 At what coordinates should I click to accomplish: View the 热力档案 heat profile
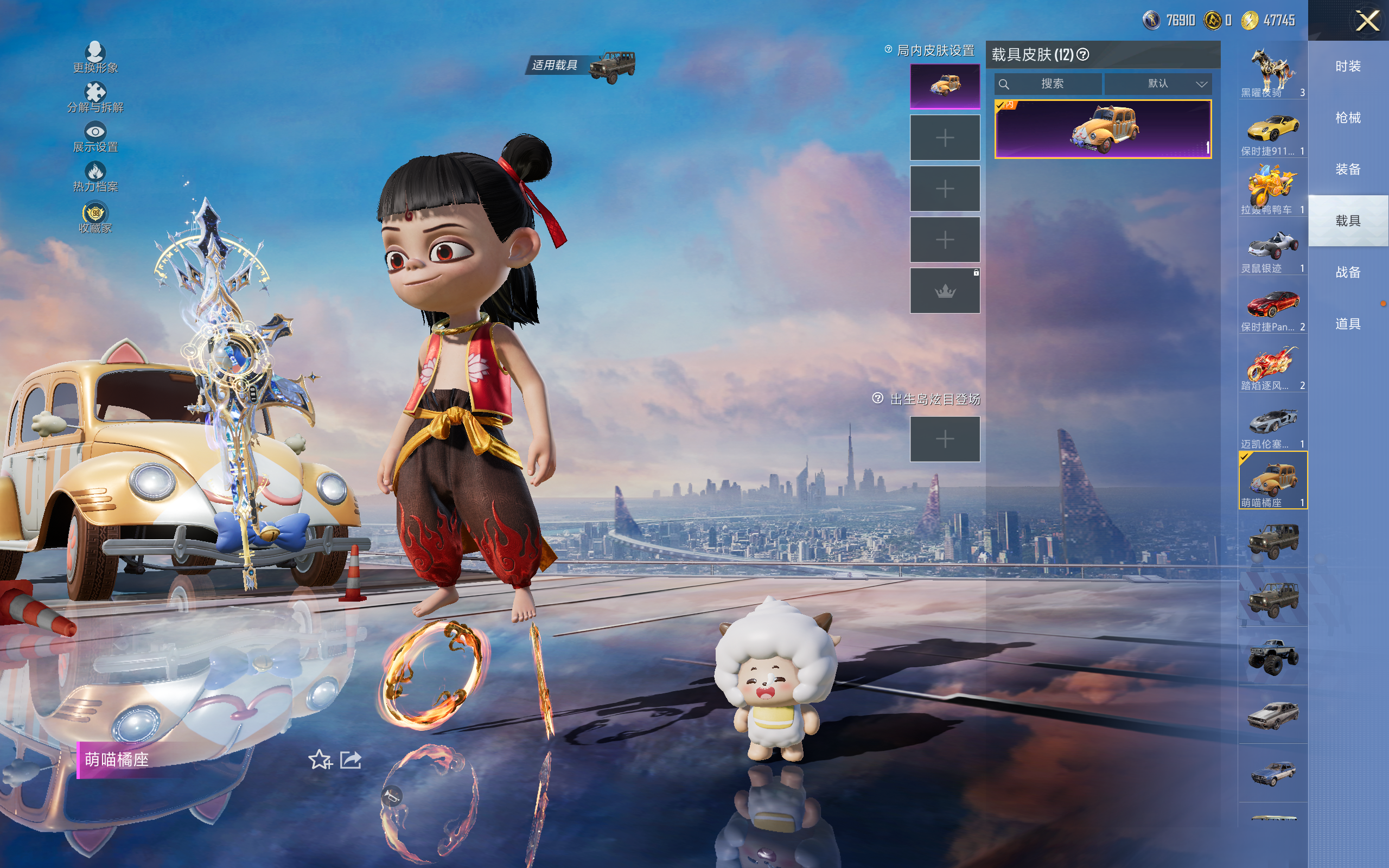[x=95, y=176]
